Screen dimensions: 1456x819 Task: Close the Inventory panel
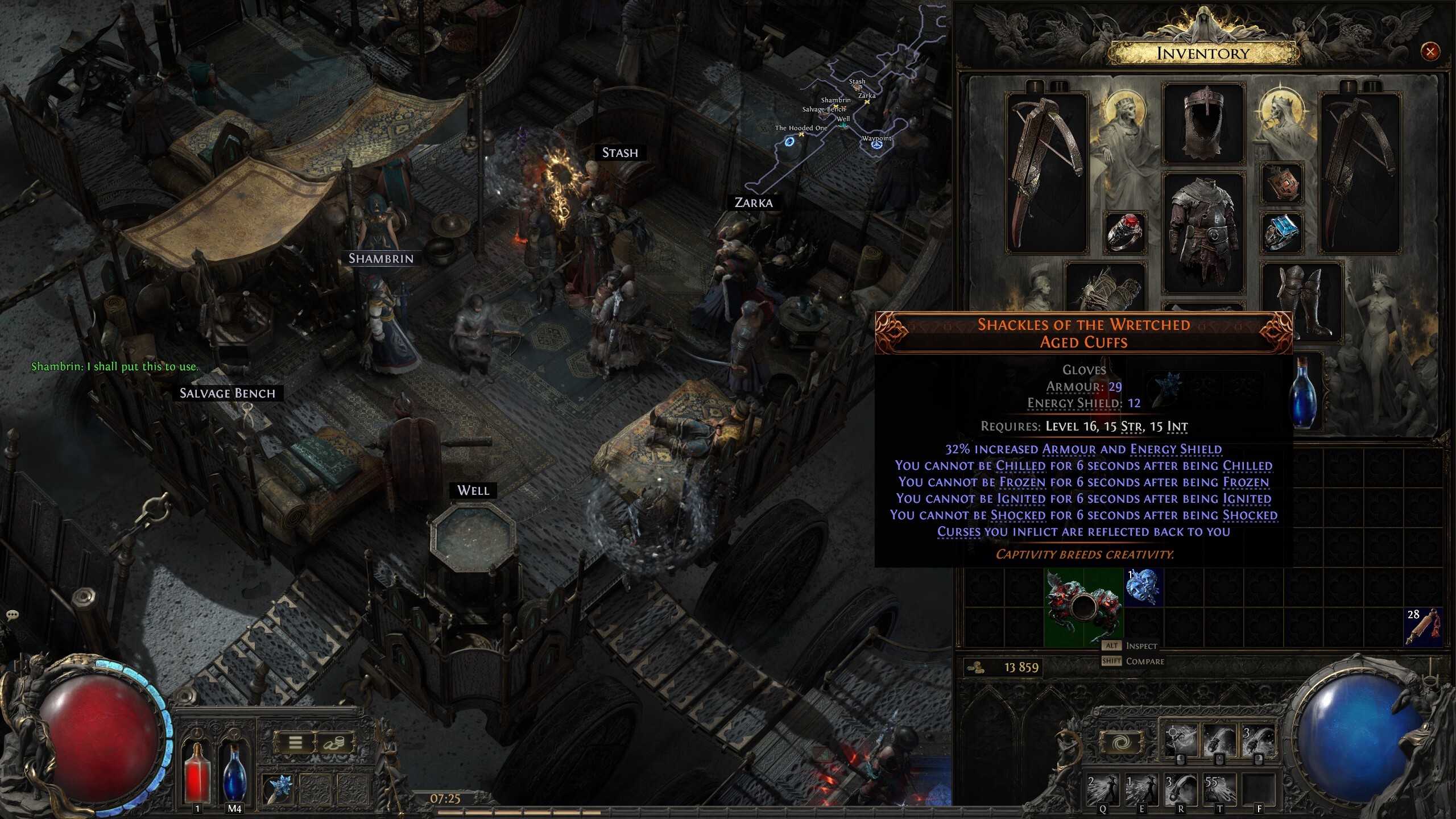coord(1430,52)
